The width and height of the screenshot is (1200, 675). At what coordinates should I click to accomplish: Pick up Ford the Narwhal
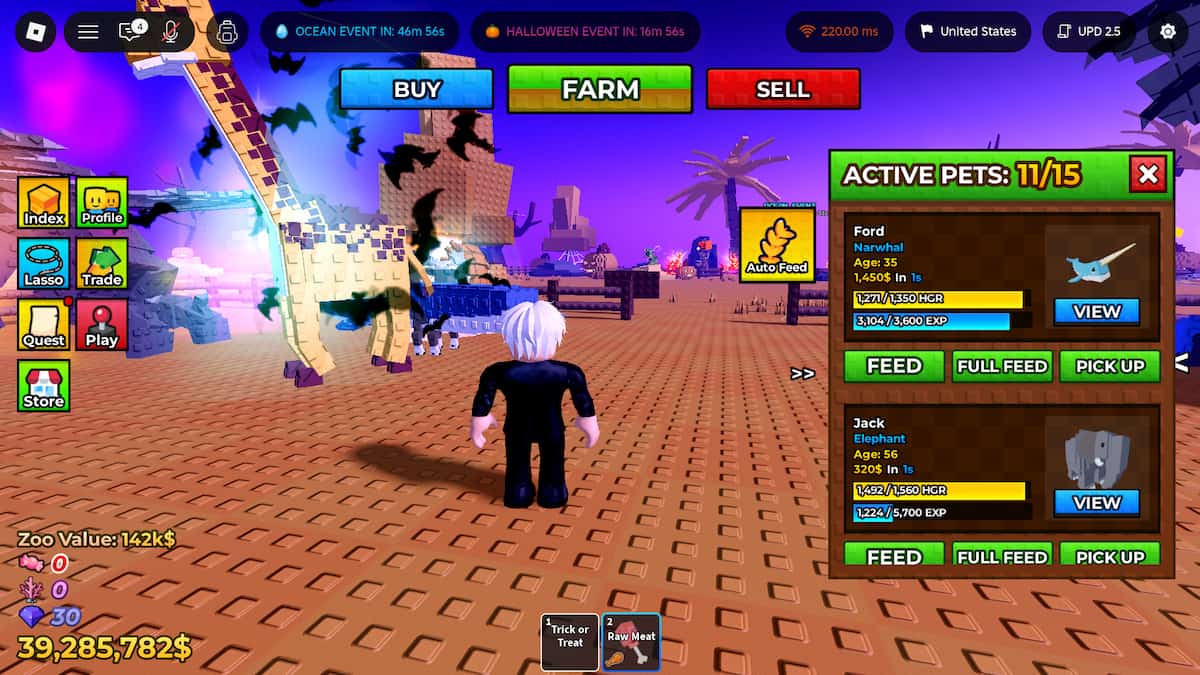pos(1110,366)
